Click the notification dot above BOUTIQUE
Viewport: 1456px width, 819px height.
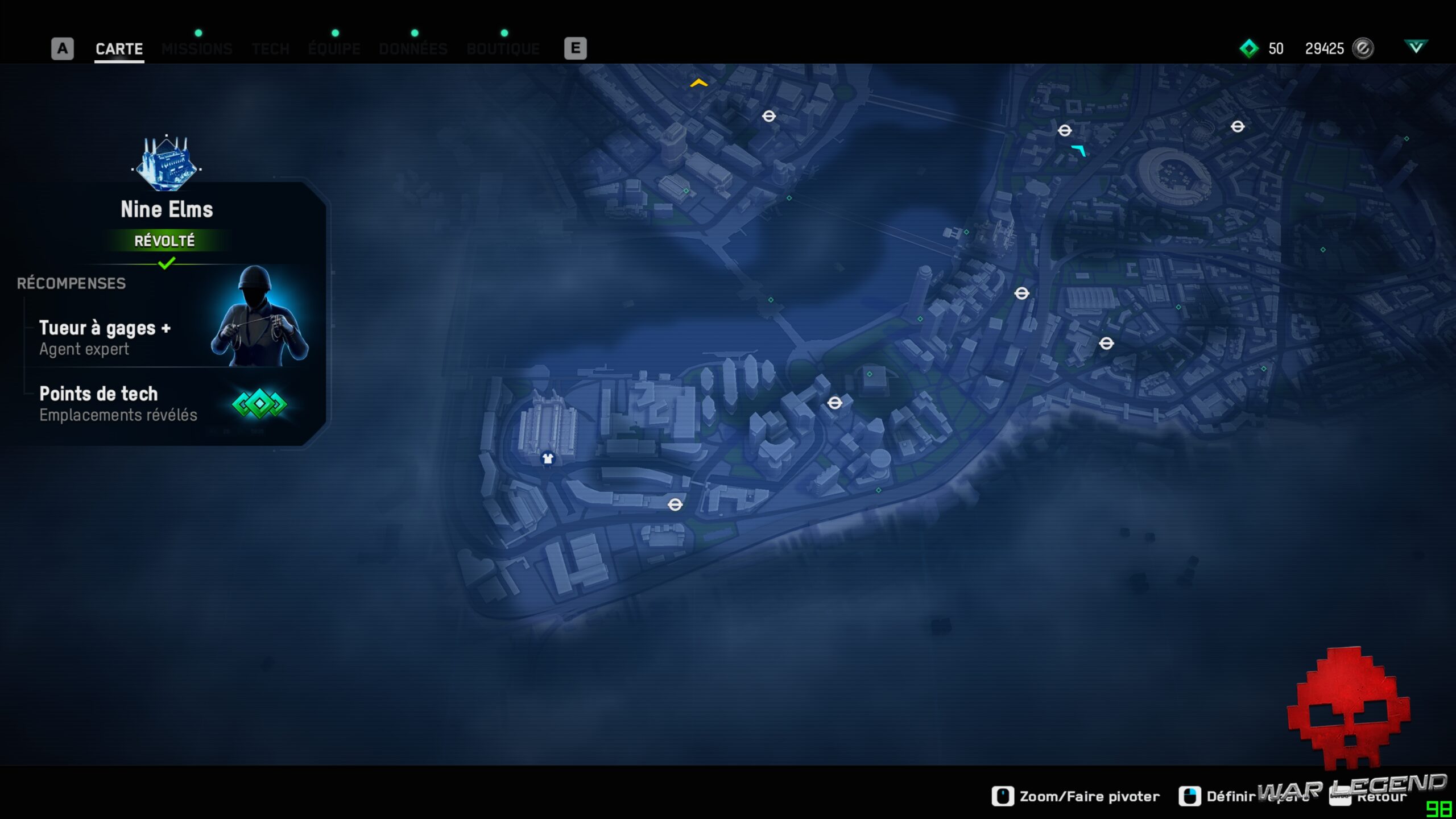tap(504, 34)
